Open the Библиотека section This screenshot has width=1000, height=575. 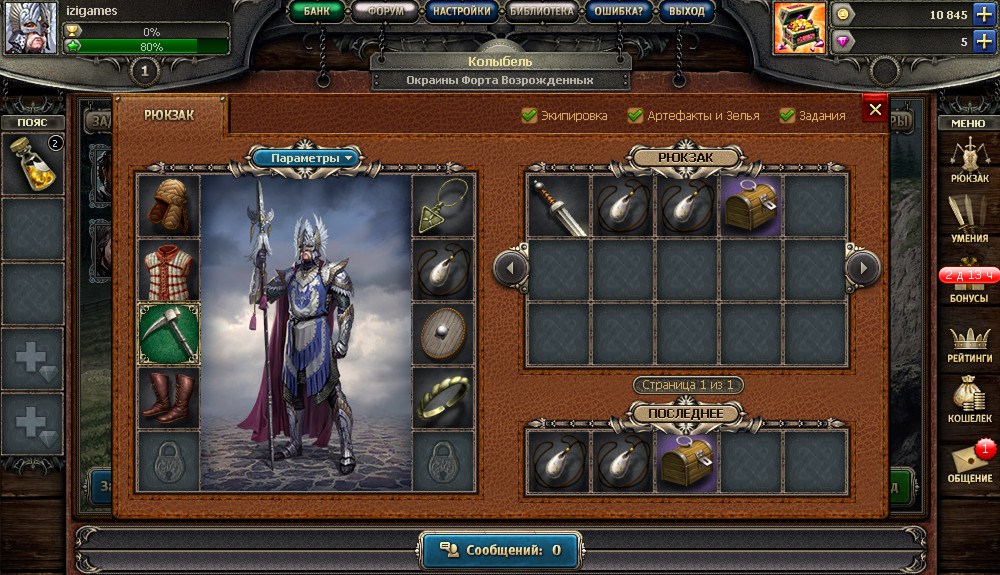540,12
